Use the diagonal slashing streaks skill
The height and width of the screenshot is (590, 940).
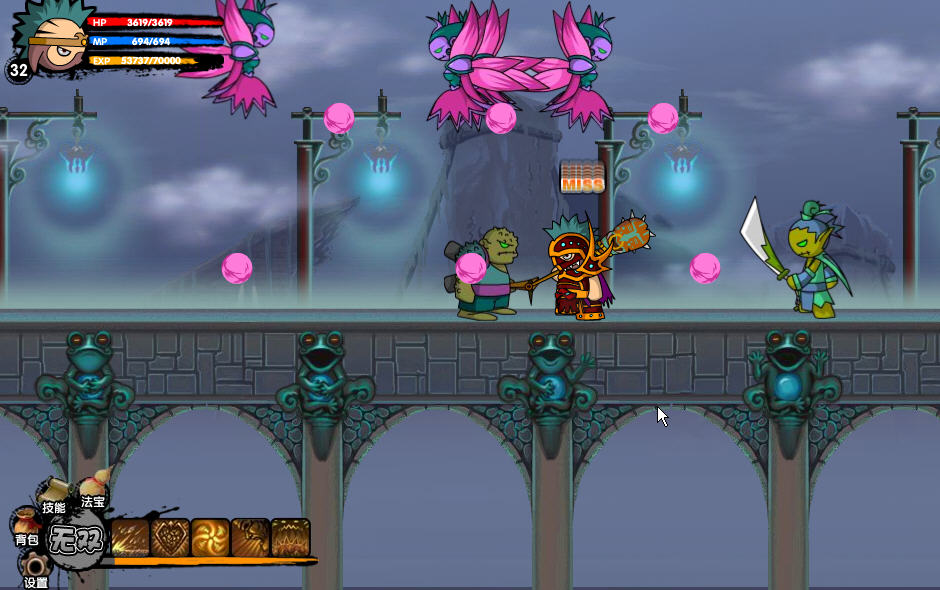point(130,538)
